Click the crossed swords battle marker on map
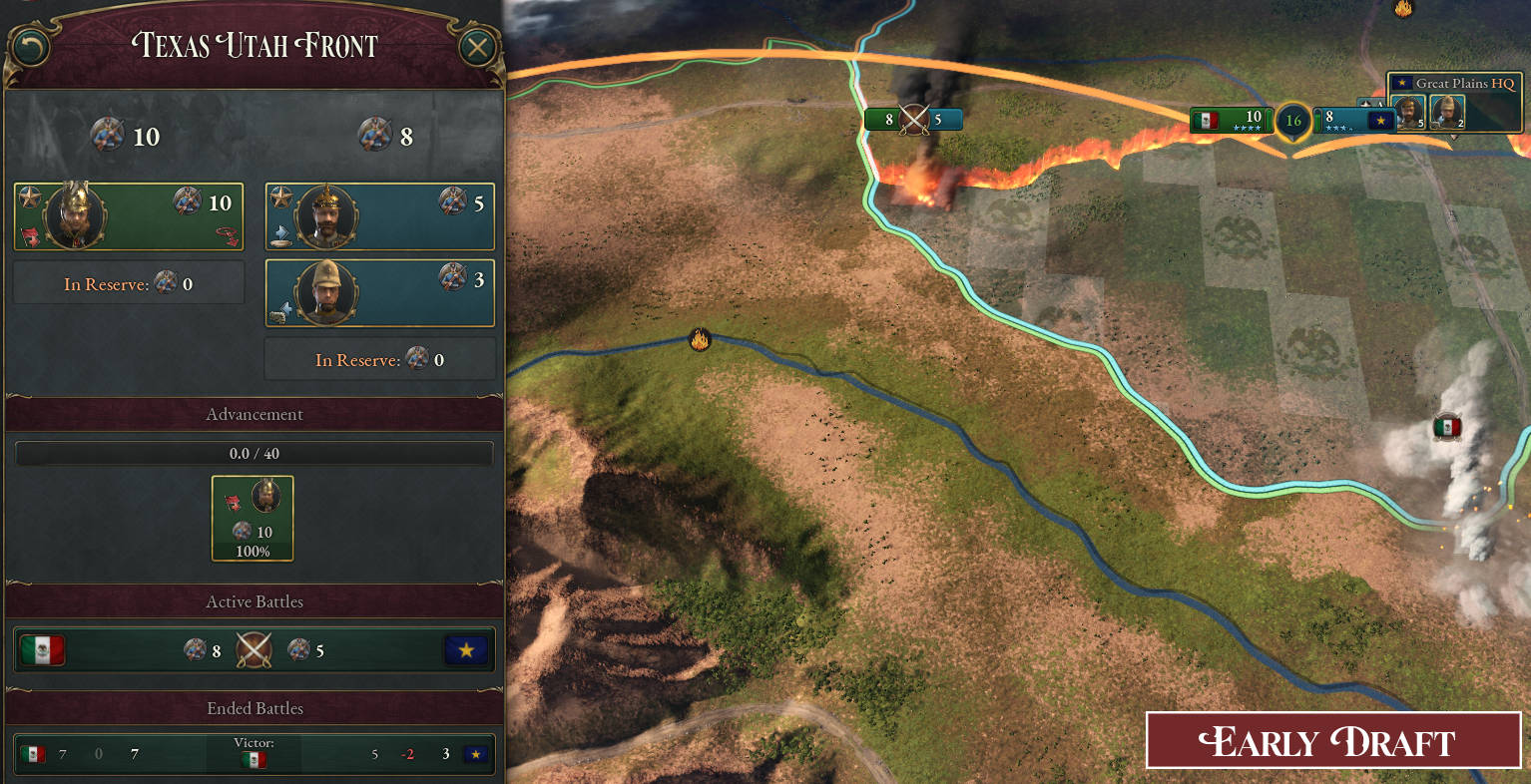This screenshot has height=784, width=1531. click(913, 120)
